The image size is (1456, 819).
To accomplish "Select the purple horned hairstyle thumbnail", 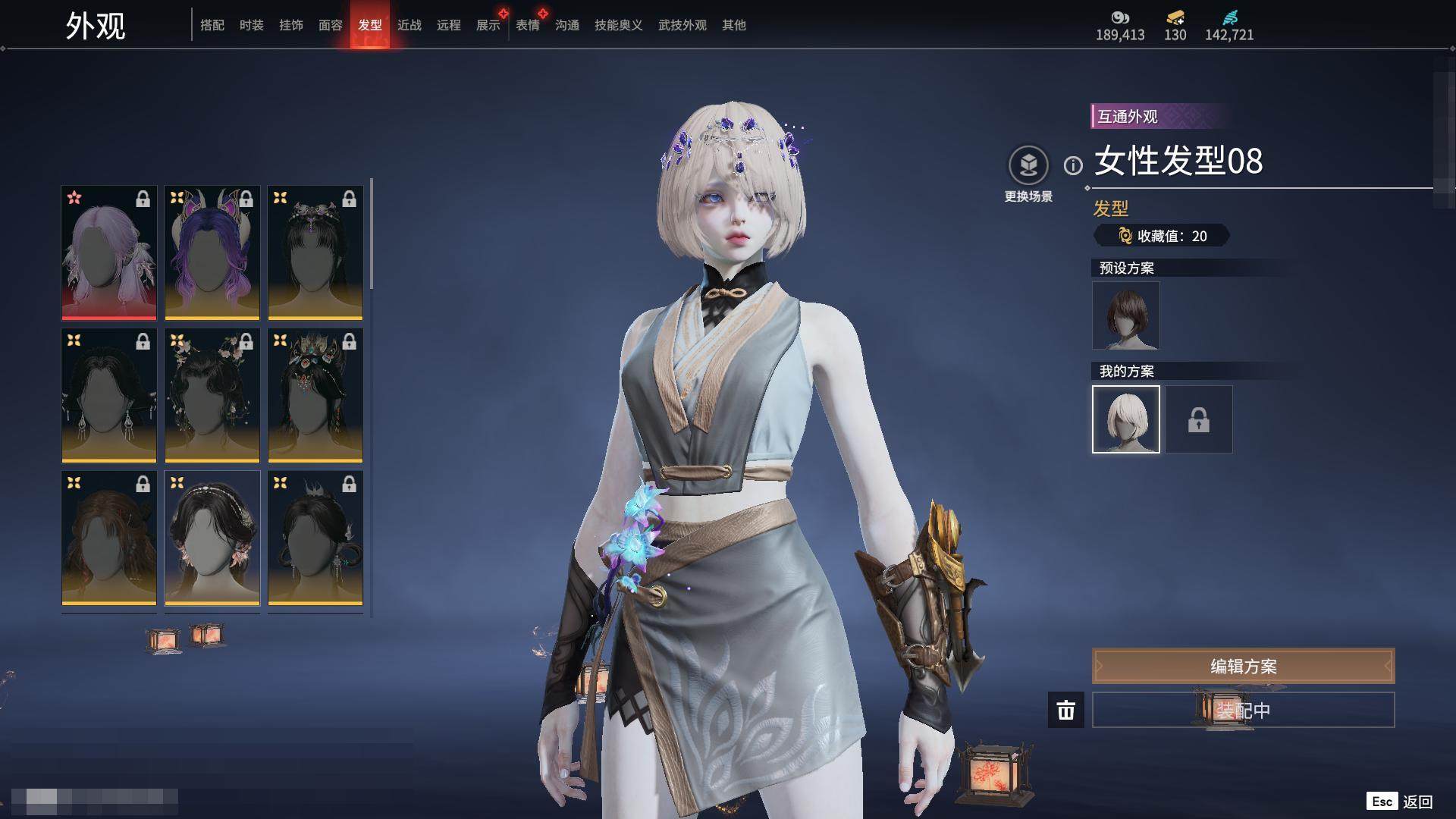I will [x=212, y=253].
